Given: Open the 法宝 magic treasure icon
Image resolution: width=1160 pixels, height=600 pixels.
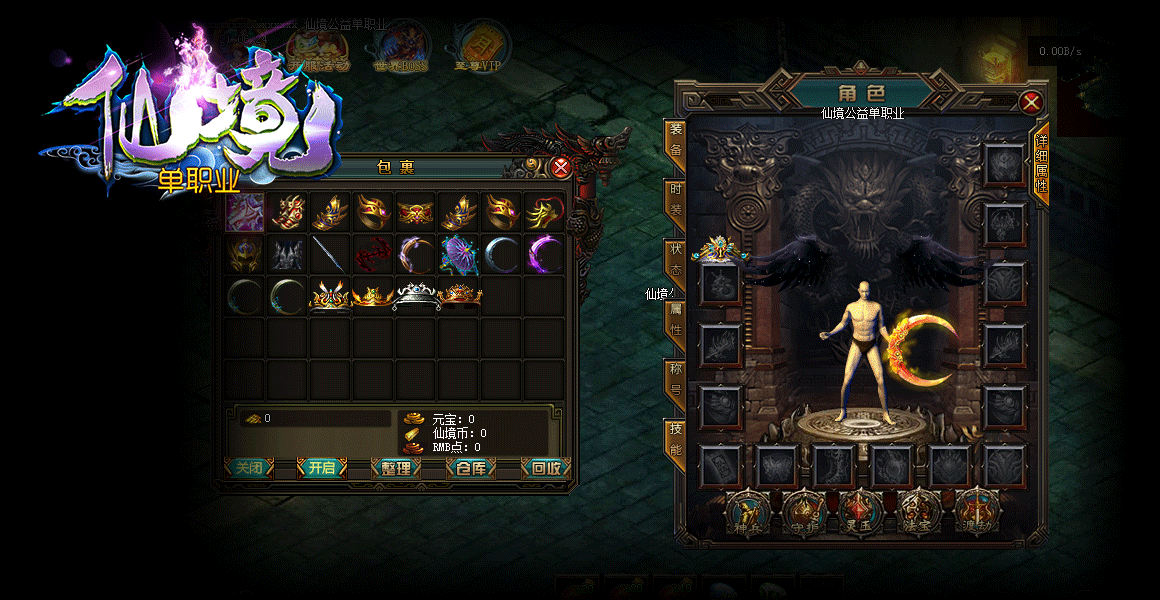Looking at the screenshot, I should tap(919, 511).
